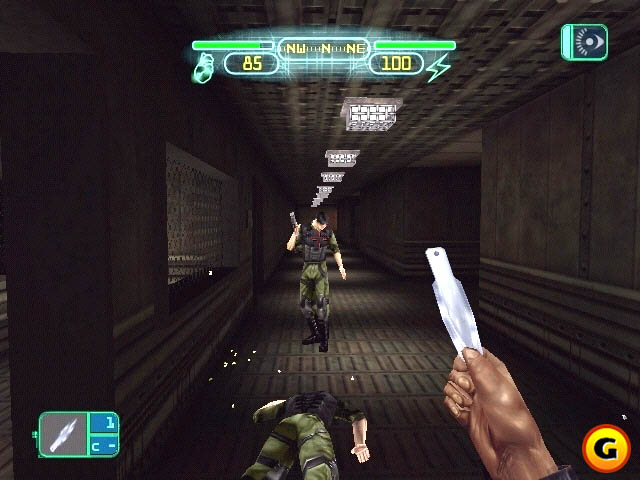Click the compass heading strip
This screenshot has width=640, height=480.
[322, 47]
